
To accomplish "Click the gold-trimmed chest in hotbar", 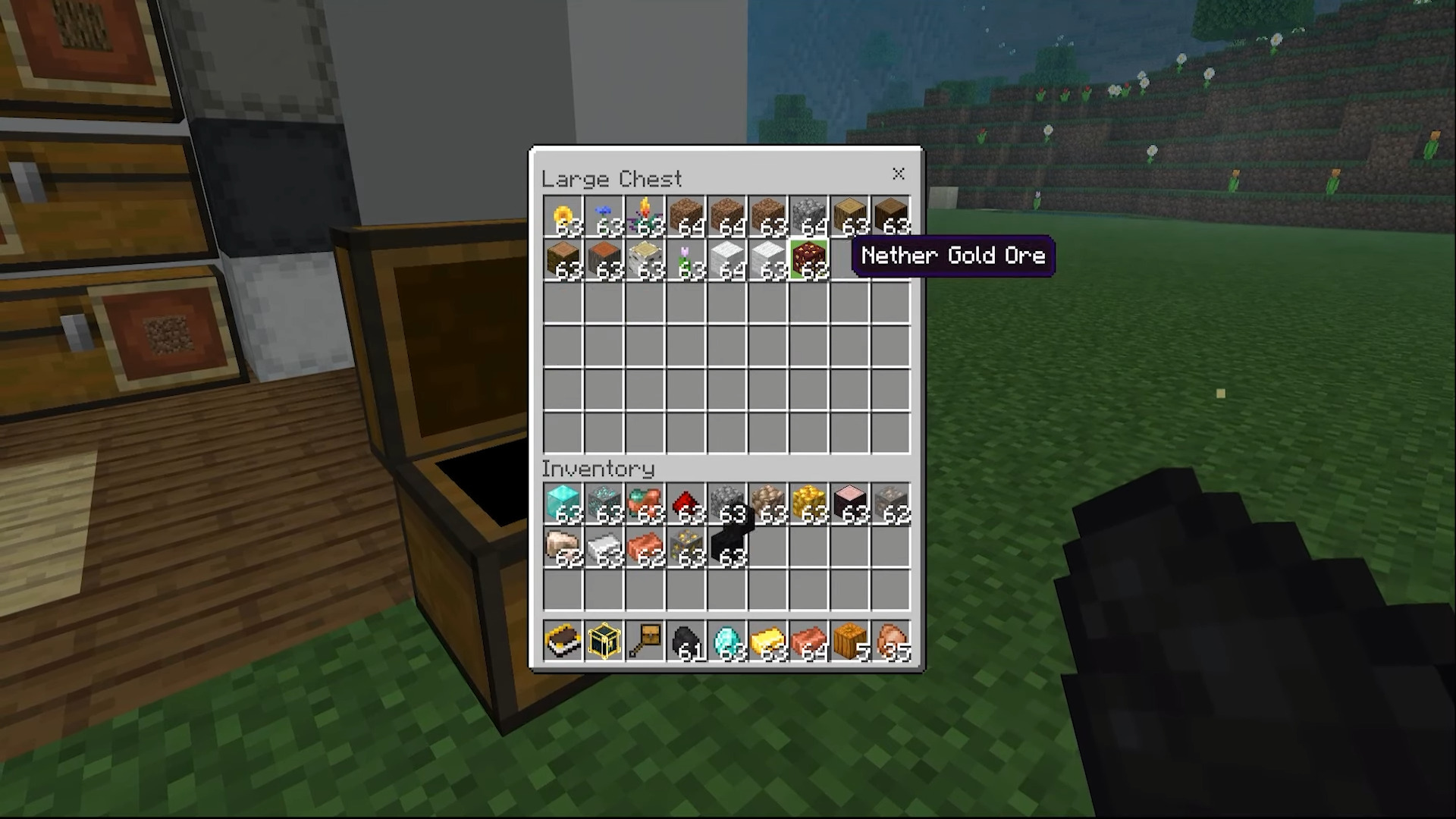I will pyautogui.click(x=604, y=642).
